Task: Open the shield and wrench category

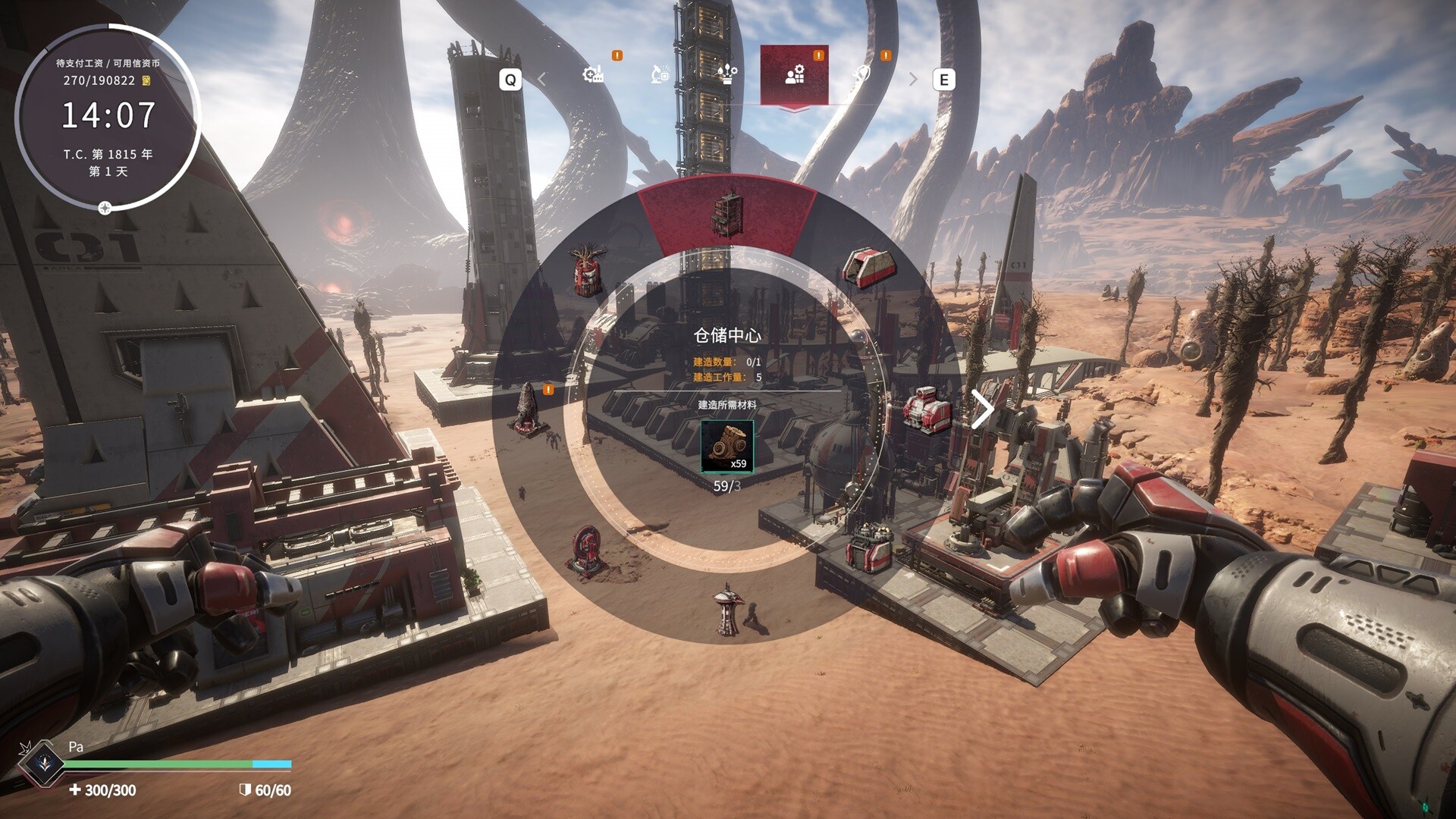Action: [861, 74]
